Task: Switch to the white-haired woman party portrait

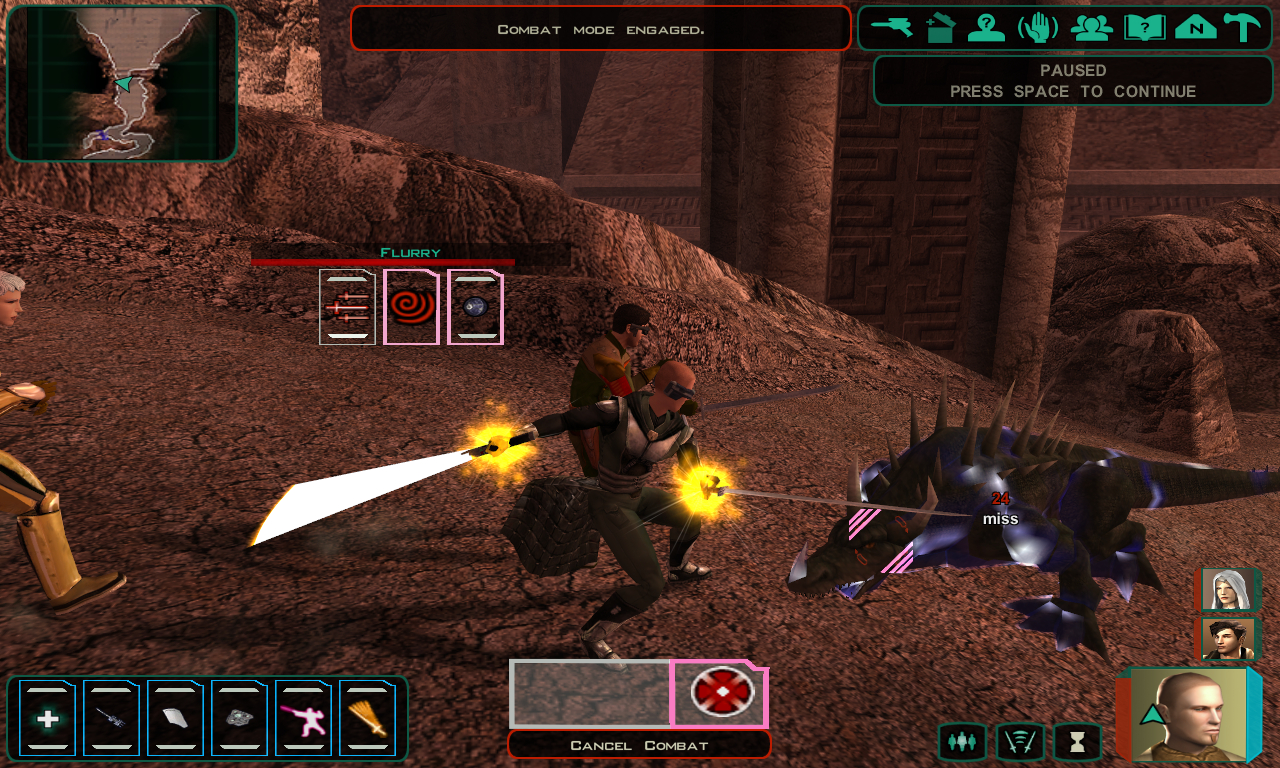Action: click(1229, 590)
